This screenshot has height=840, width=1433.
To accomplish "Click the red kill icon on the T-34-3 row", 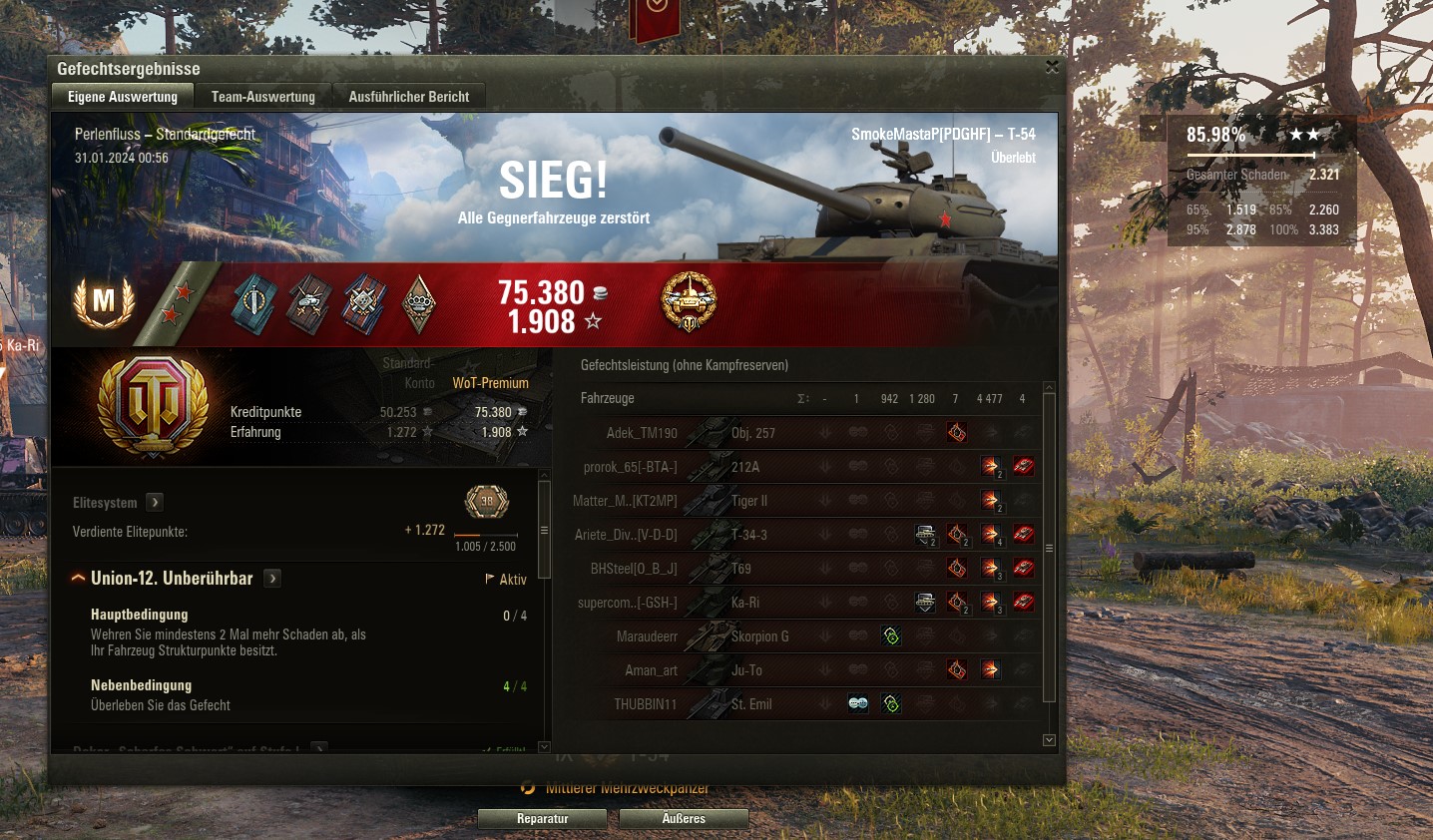I will click(1023, 534).
